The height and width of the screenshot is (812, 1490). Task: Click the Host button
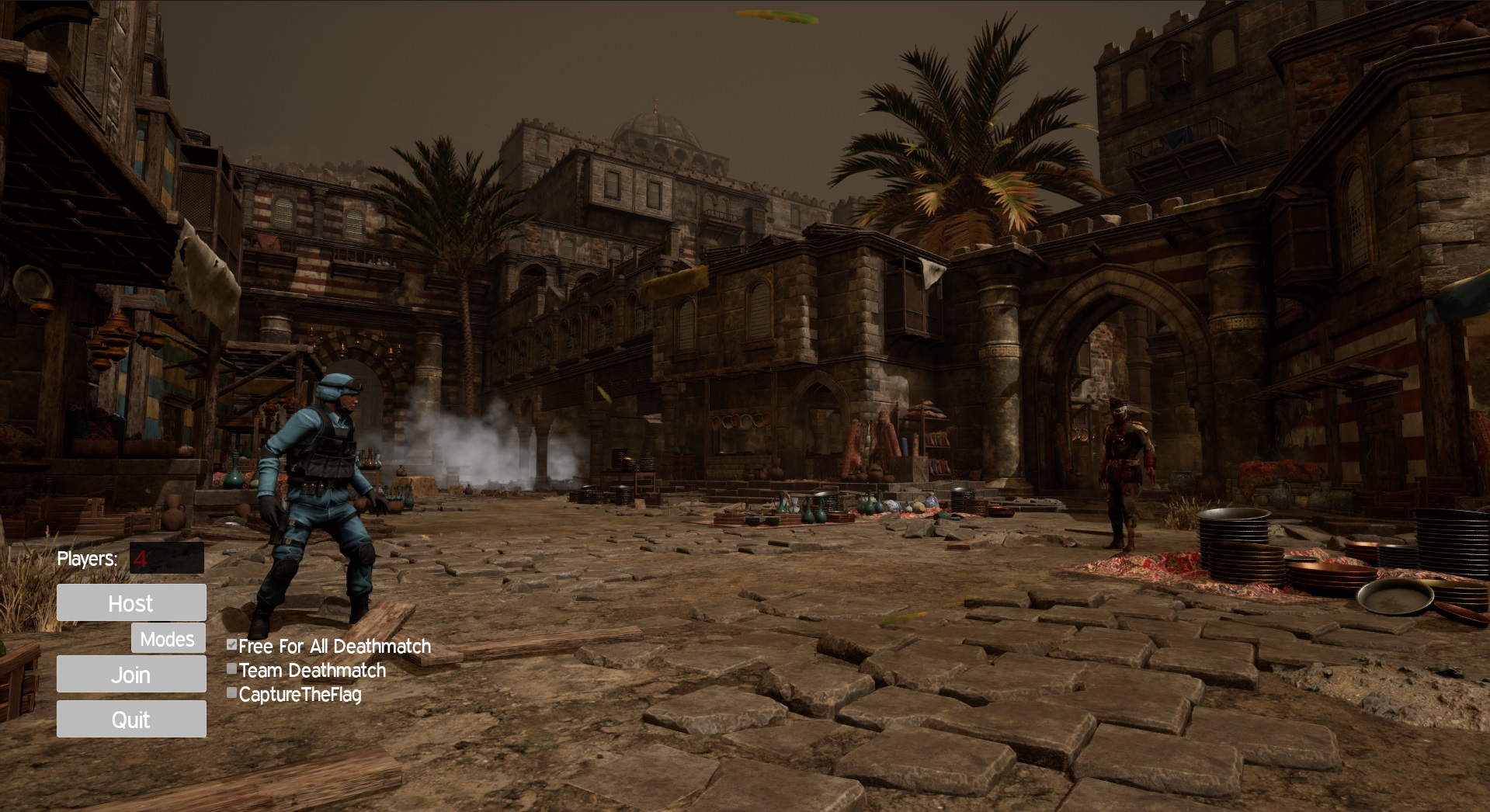131,603
